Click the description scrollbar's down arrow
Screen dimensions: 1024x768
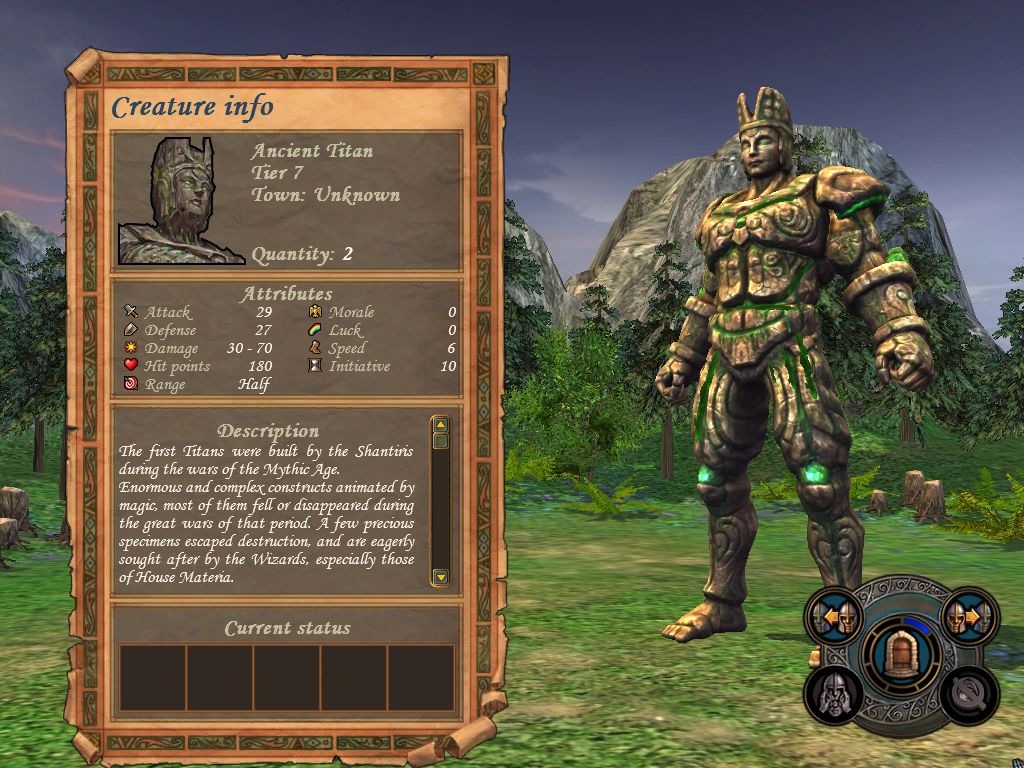click(x=440, y=577)
